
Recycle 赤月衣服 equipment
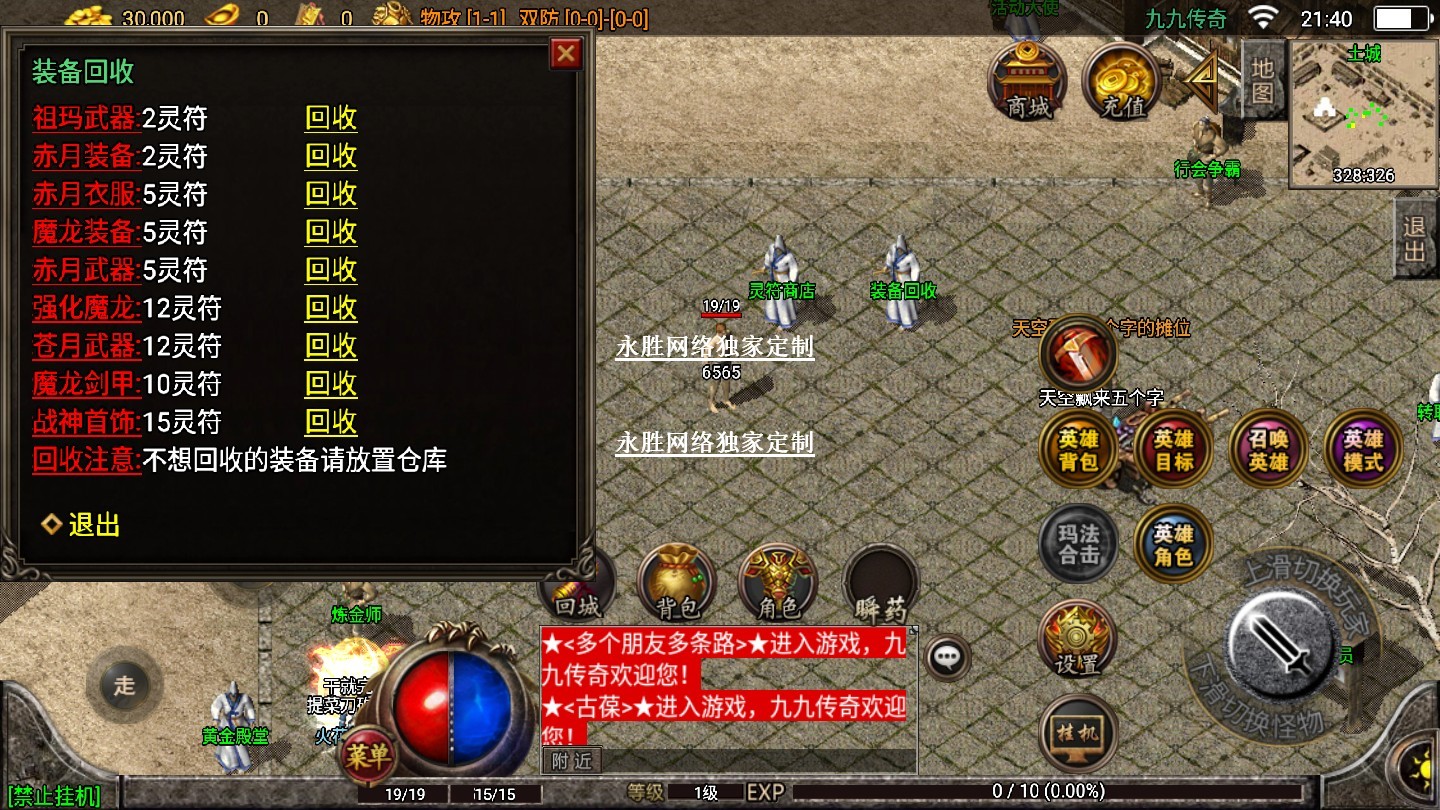tap(330, 195)
